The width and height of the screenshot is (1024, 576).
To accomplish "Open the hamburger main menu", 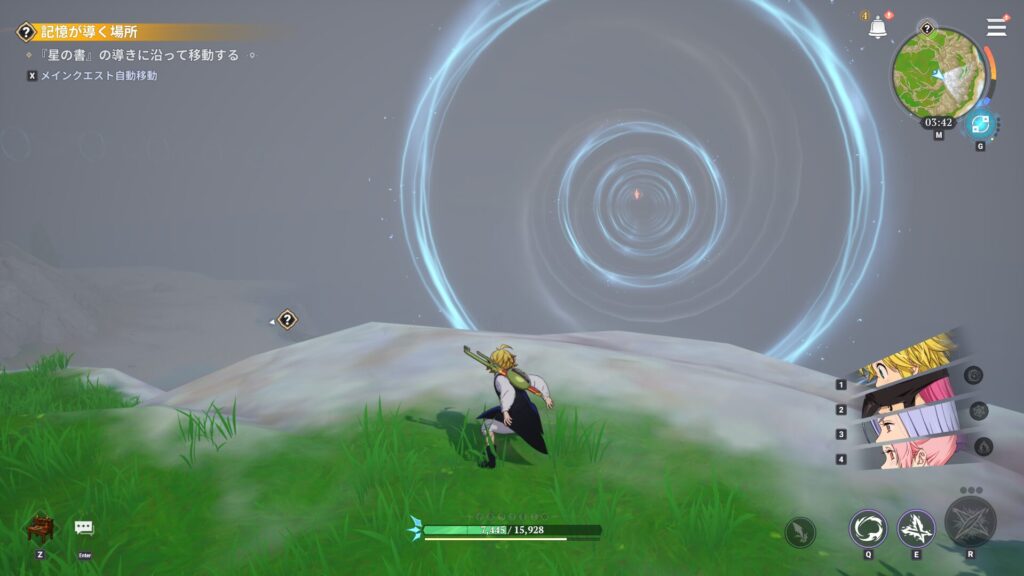I will (x=996, y=27).
